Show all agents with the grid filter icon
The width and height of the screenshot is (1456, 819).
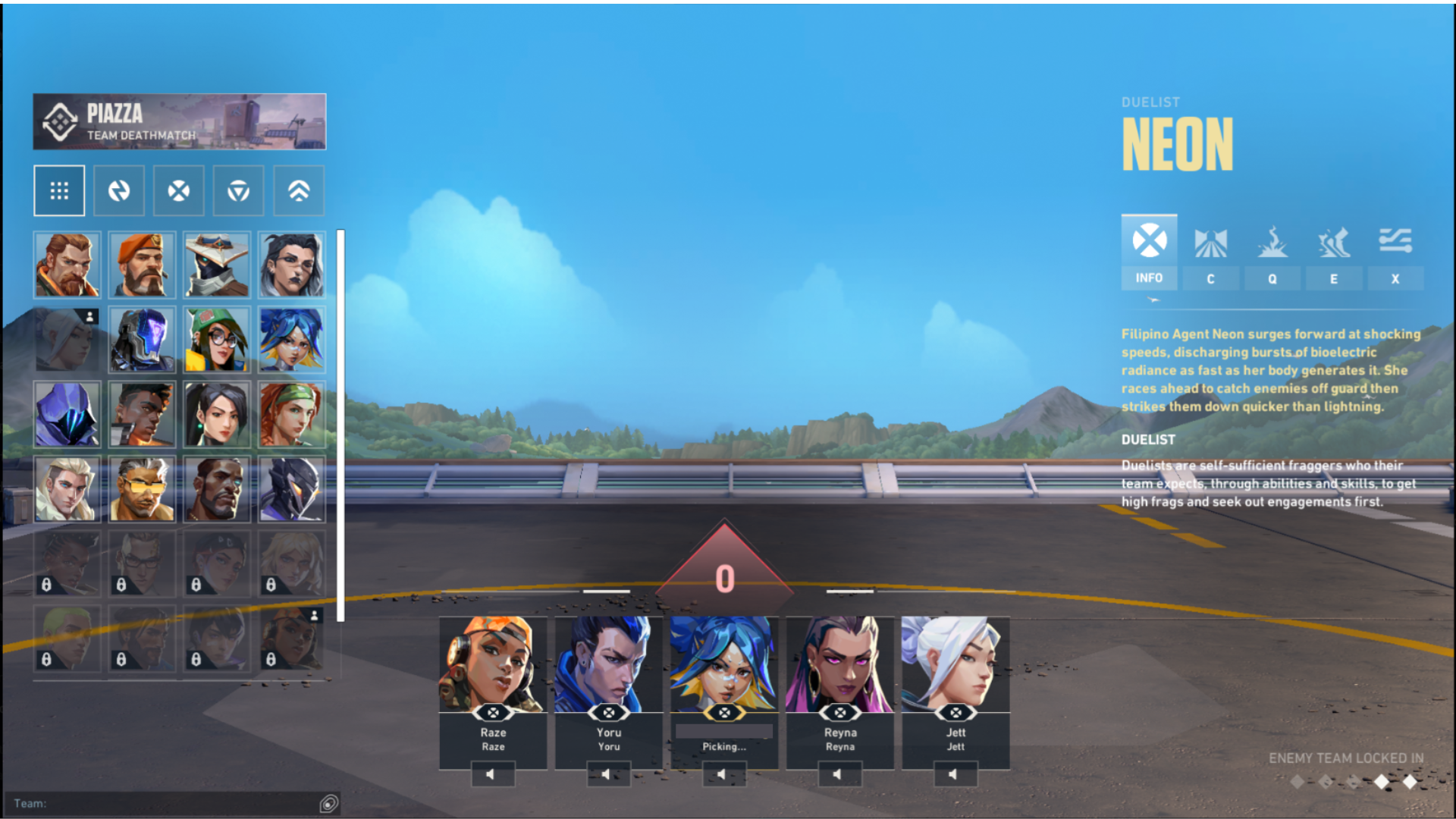[x=59, y=190]
